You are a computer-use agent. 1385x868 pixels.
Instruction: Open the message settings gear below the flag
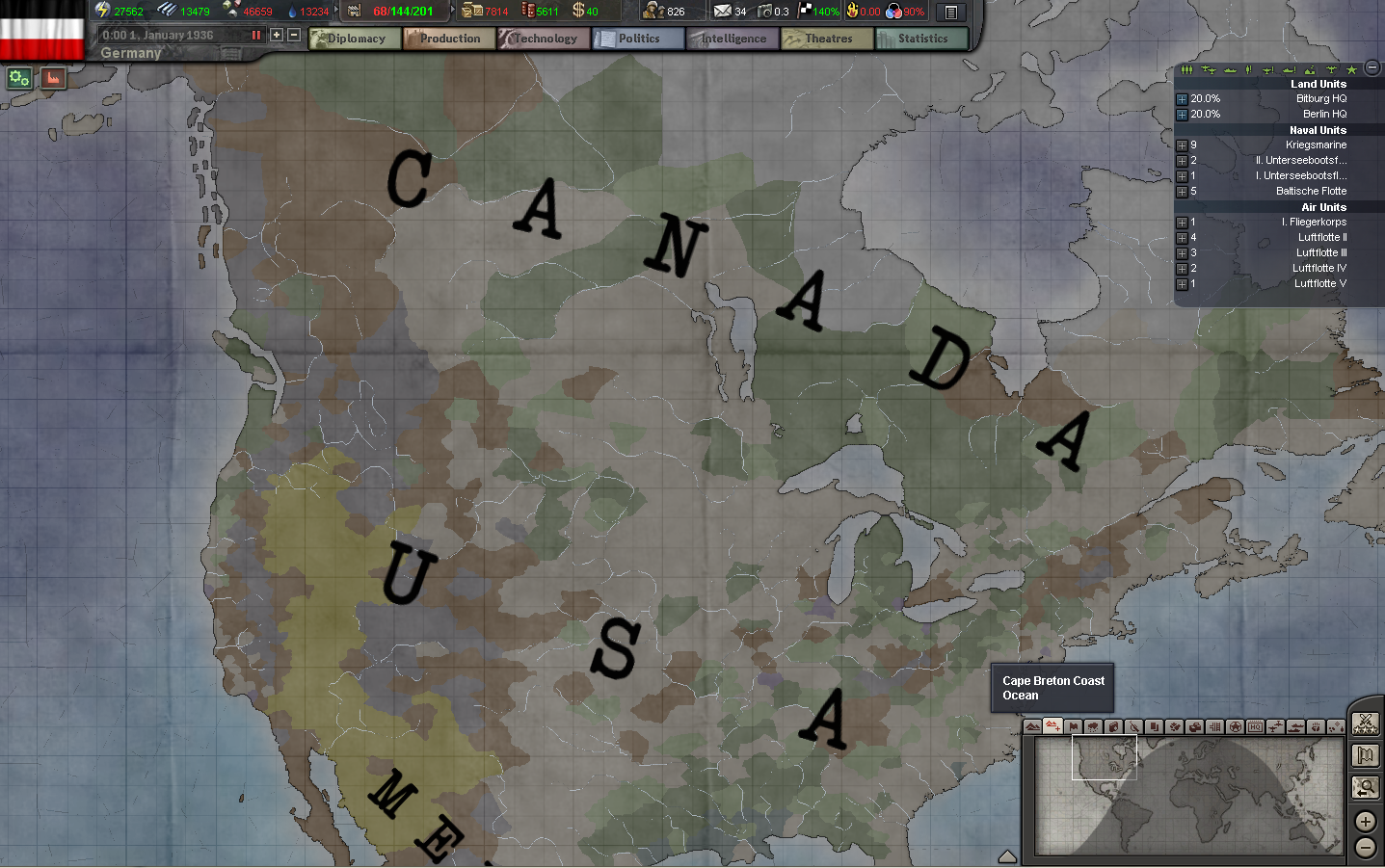click(17, 78)
